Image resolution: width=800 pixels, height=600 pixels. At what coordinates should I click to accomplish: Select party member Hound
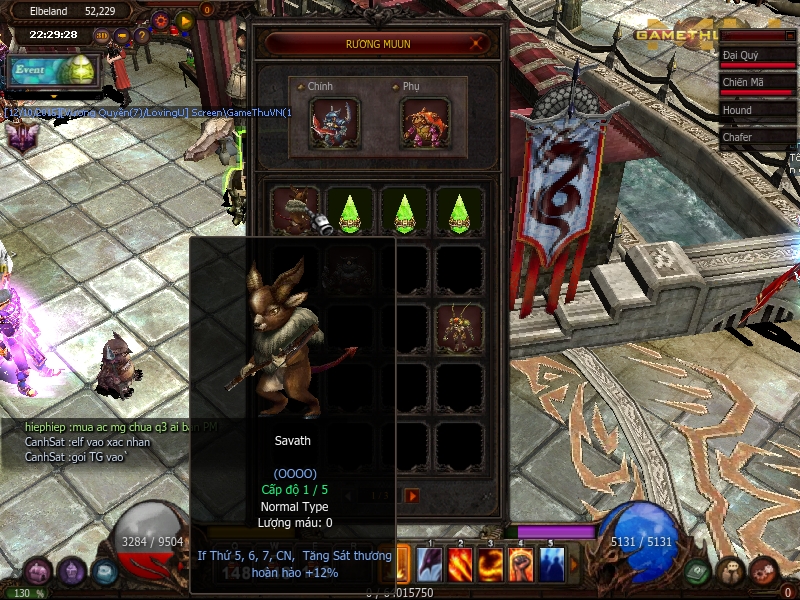point(758,110)
